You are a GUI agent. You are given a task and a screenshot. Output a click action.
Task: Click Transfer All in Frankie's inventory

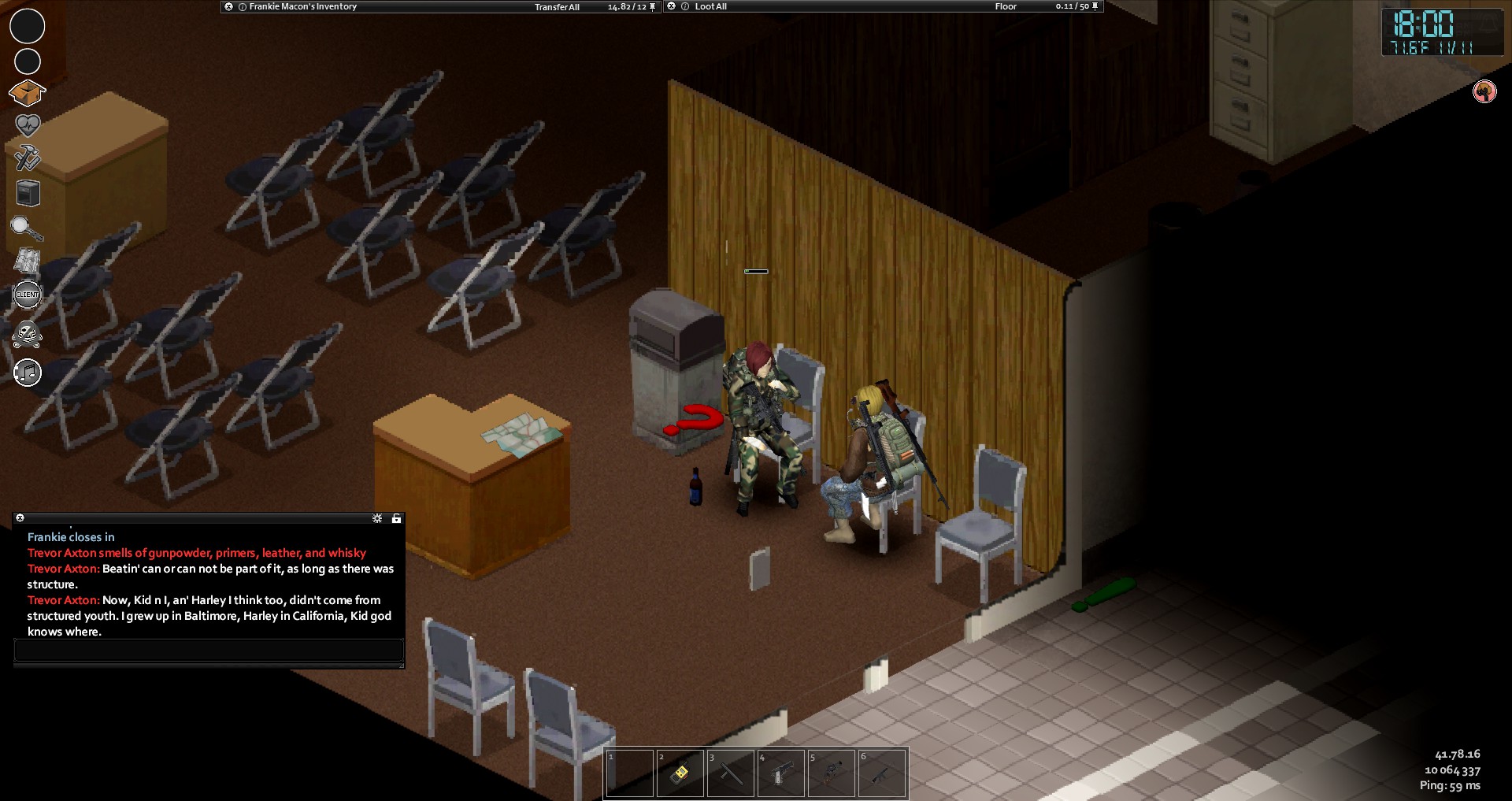(557, 7)
